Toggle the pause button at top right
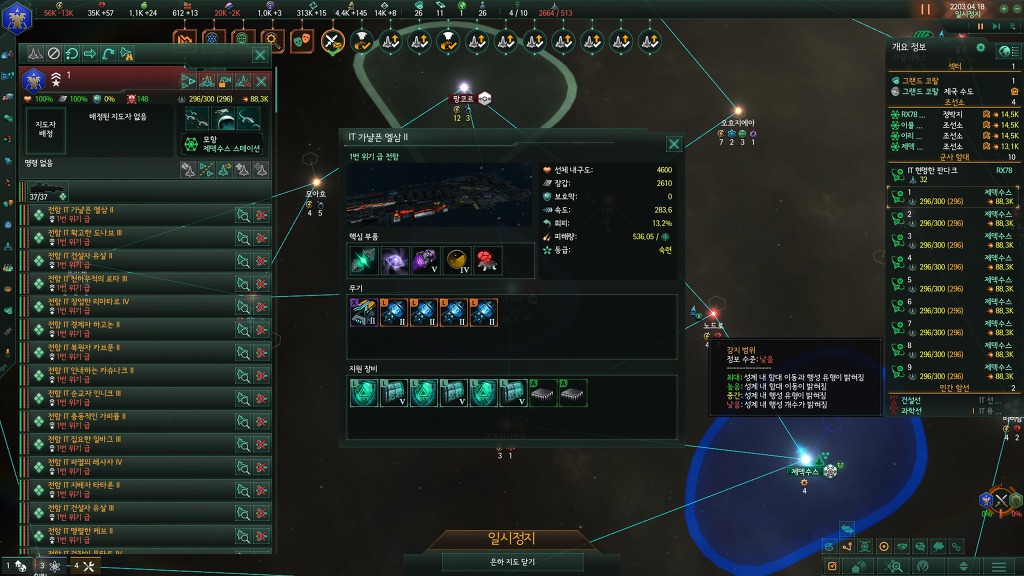The height and width of the screenshot is (576, 1024). pyautogui.click(x=925, y=9)
